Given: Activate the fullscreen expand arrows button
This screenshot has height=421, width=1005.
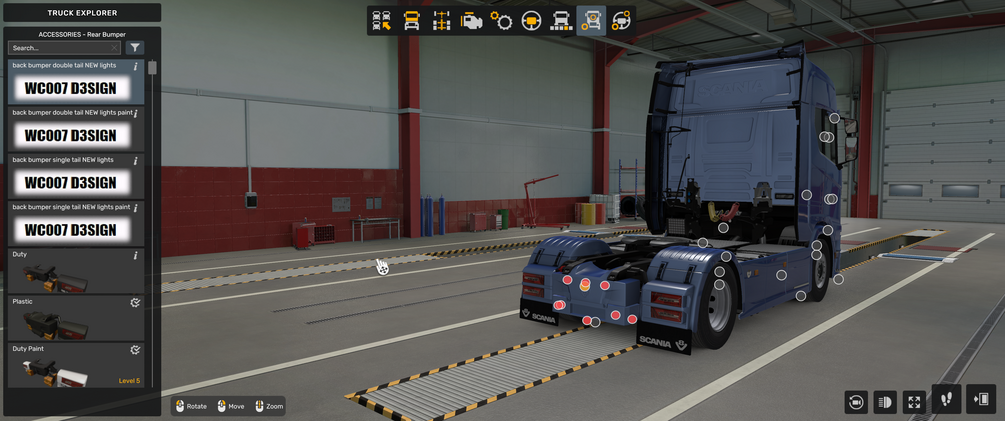Looking at the screenshot, I should pos(914,401).
